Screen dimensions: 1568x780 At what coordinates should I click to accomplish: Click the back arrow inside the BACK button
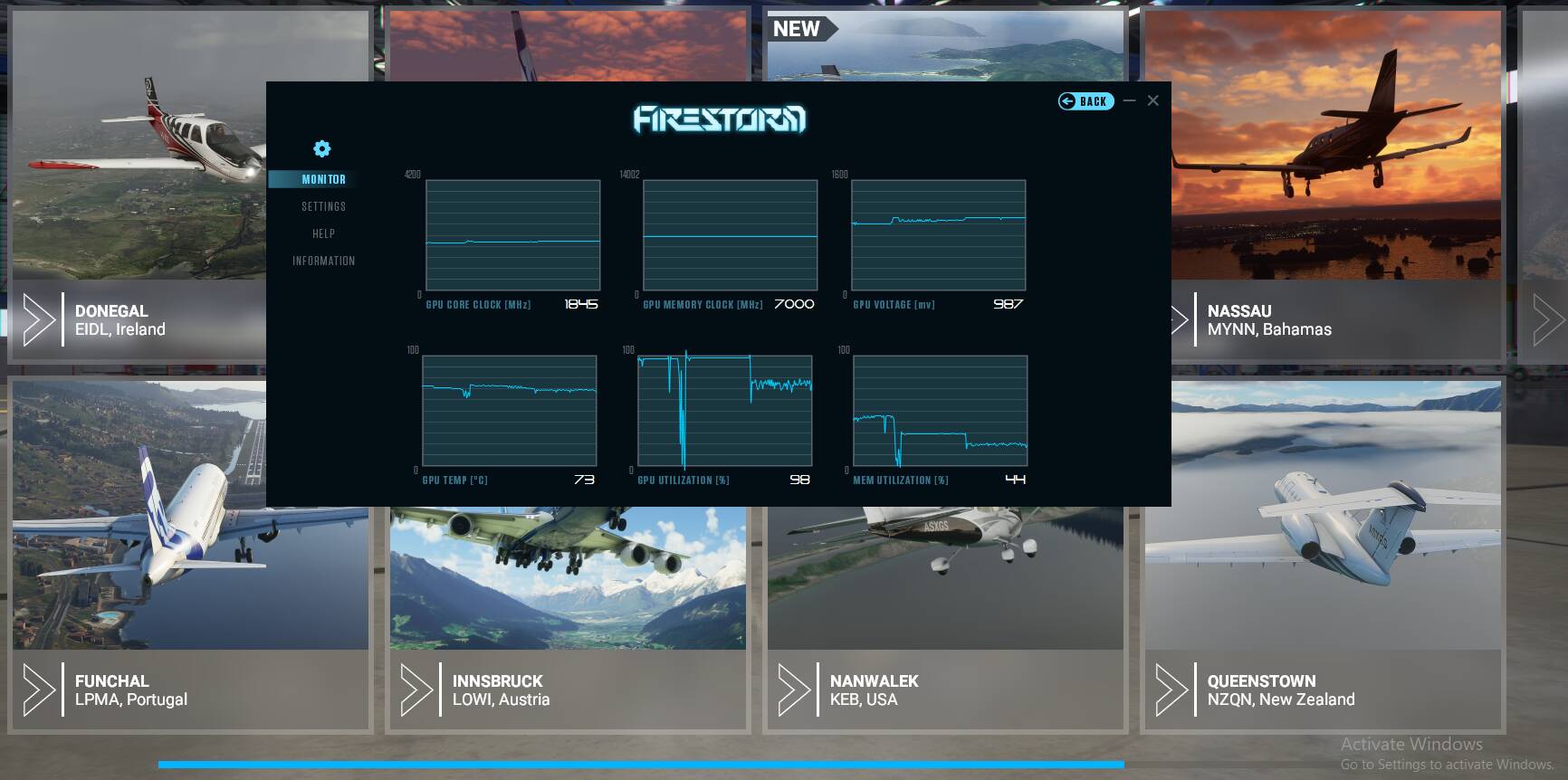coord(1066,100)
